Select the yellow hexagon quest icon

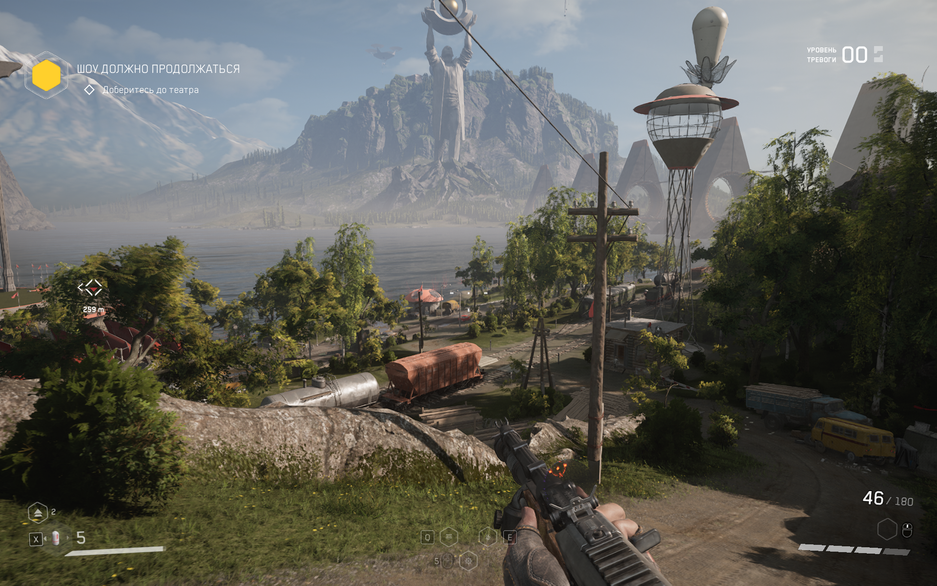(x=46, y=75)
